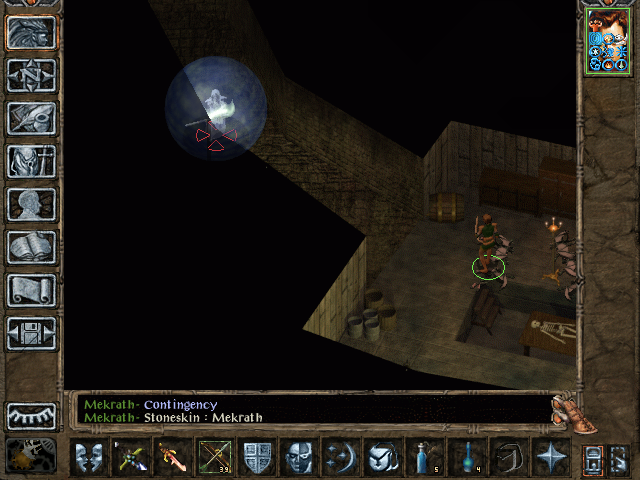The width and height of the screenshot is (640, 480).
Task: Toggle pause using the gear clock
Action: (30, 455)
